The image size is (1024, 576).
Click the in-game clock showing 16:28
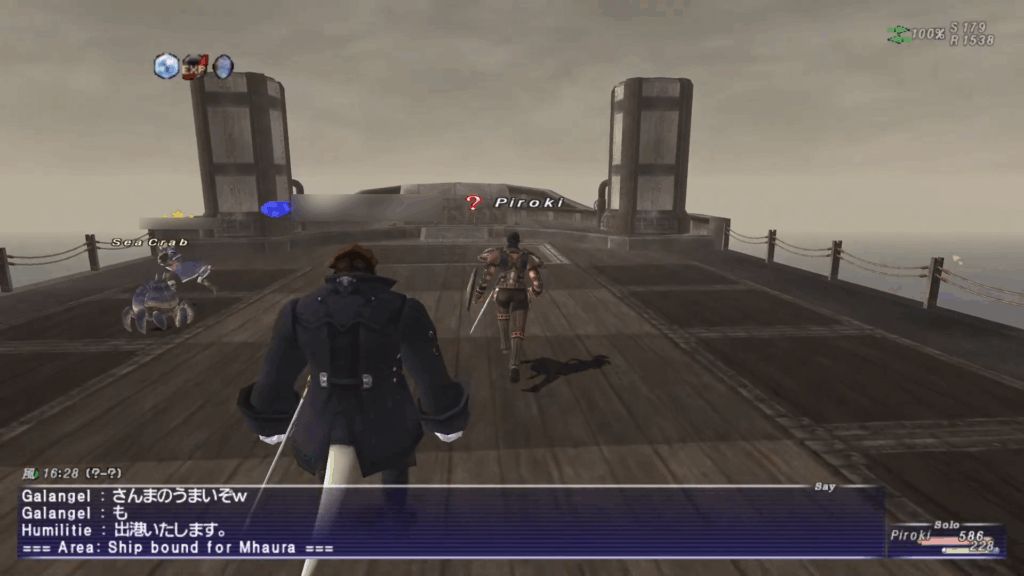pos(58,475)
